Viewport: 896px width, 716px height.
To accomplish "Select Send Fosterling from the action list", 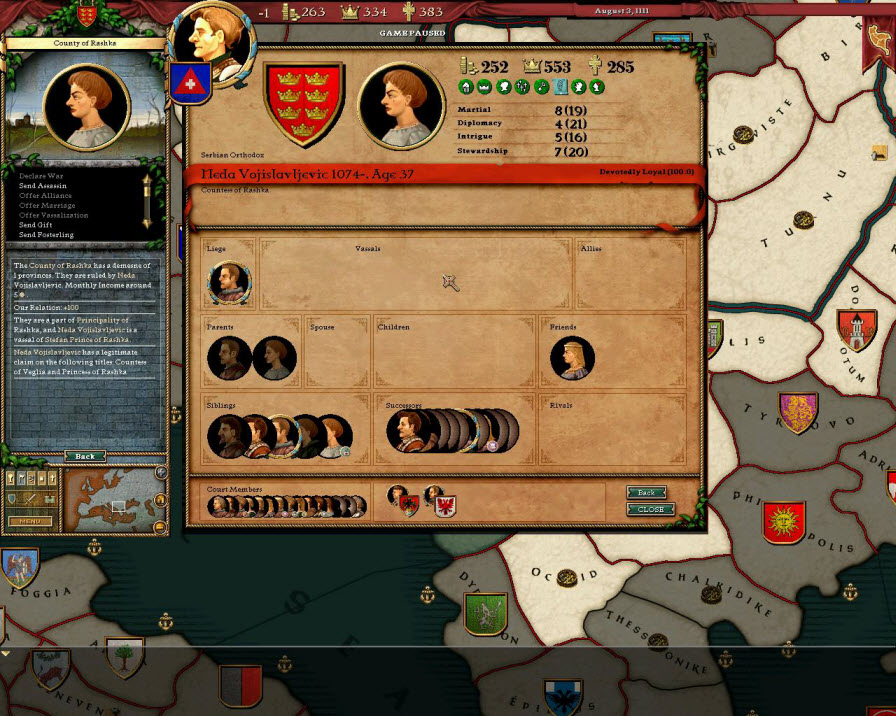I will pos(46,235).
